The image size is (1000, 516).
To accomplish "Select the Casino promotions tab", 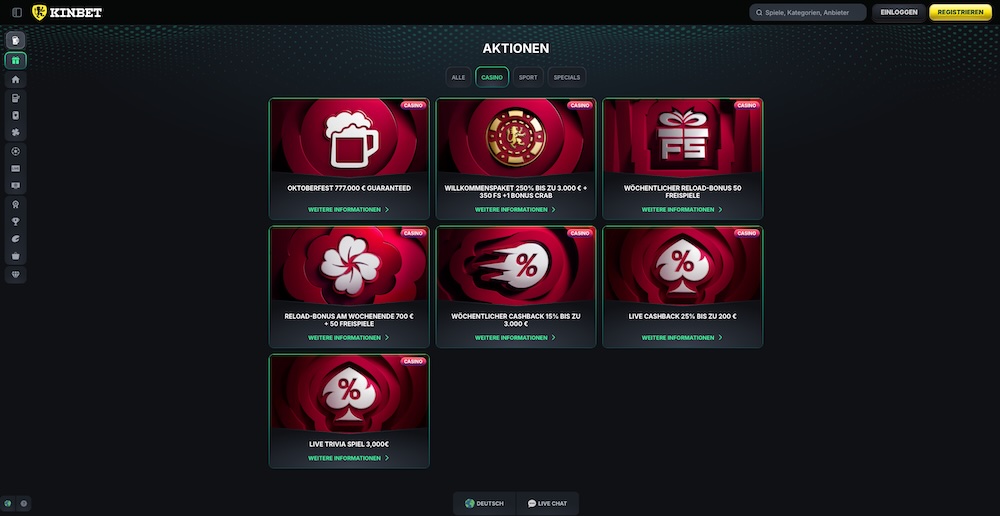I will tap(492, 77).
